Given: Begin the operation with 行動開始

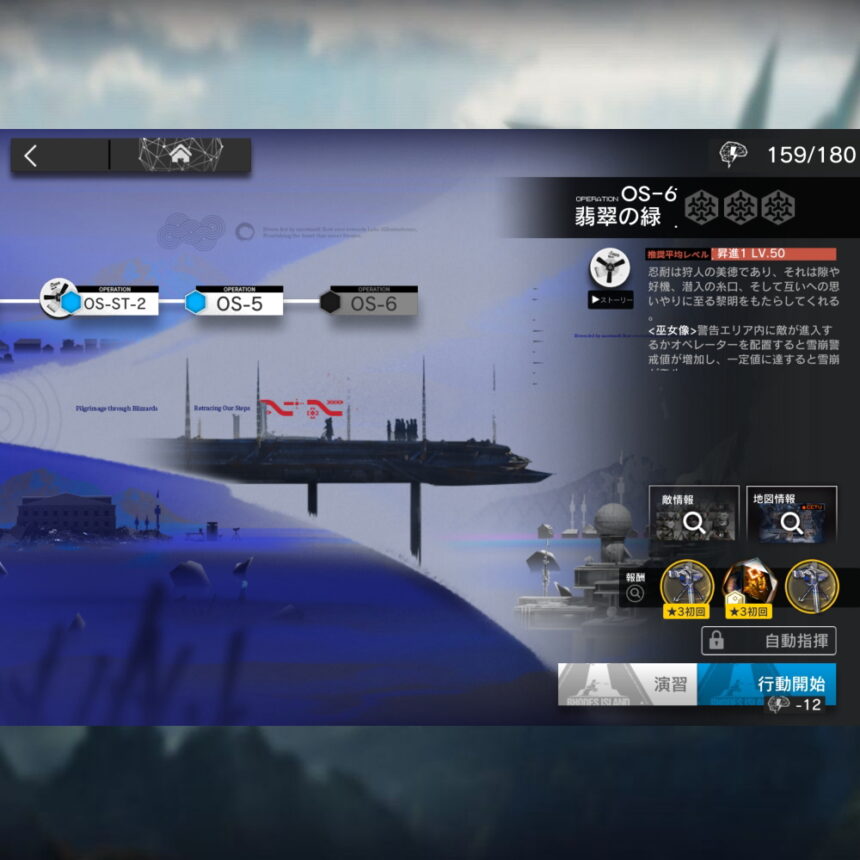Looking at the screenshot, I should [x=767, y=684].
